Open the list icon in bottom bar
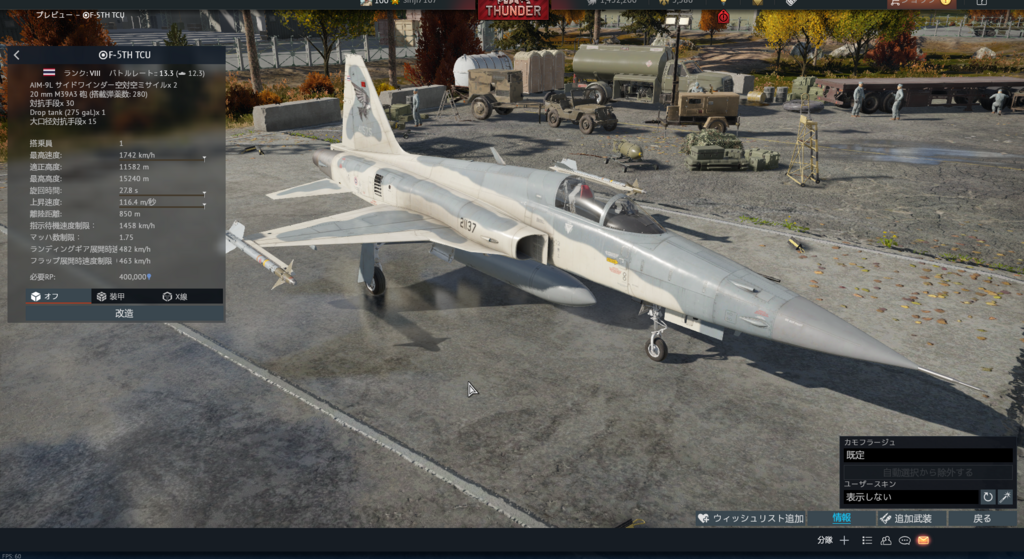 pos(867,540)
